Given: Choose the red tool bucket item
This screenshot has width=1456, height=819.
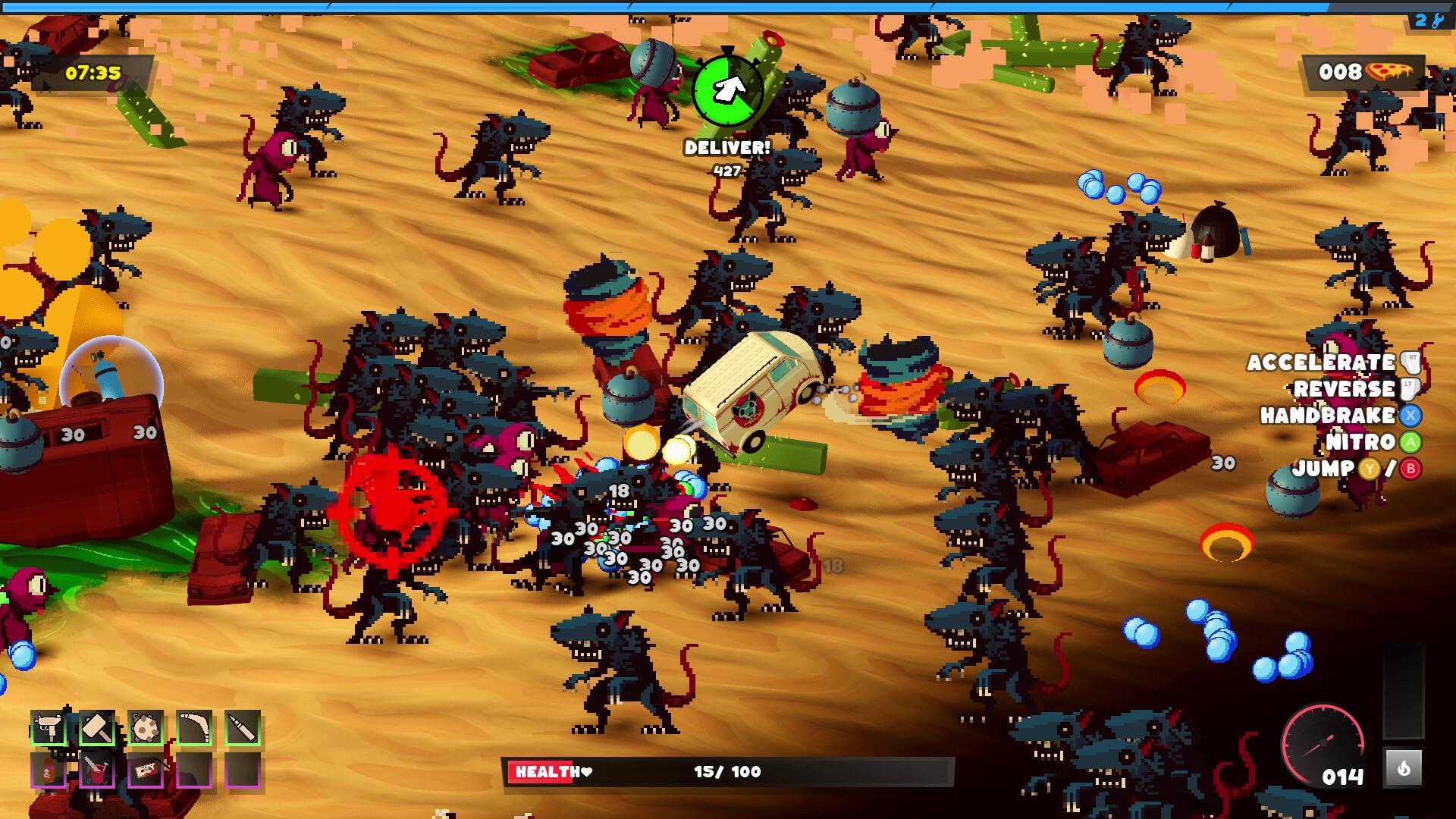Looking at the screenshot, I should pyautogui.click(x=97, y=772).
